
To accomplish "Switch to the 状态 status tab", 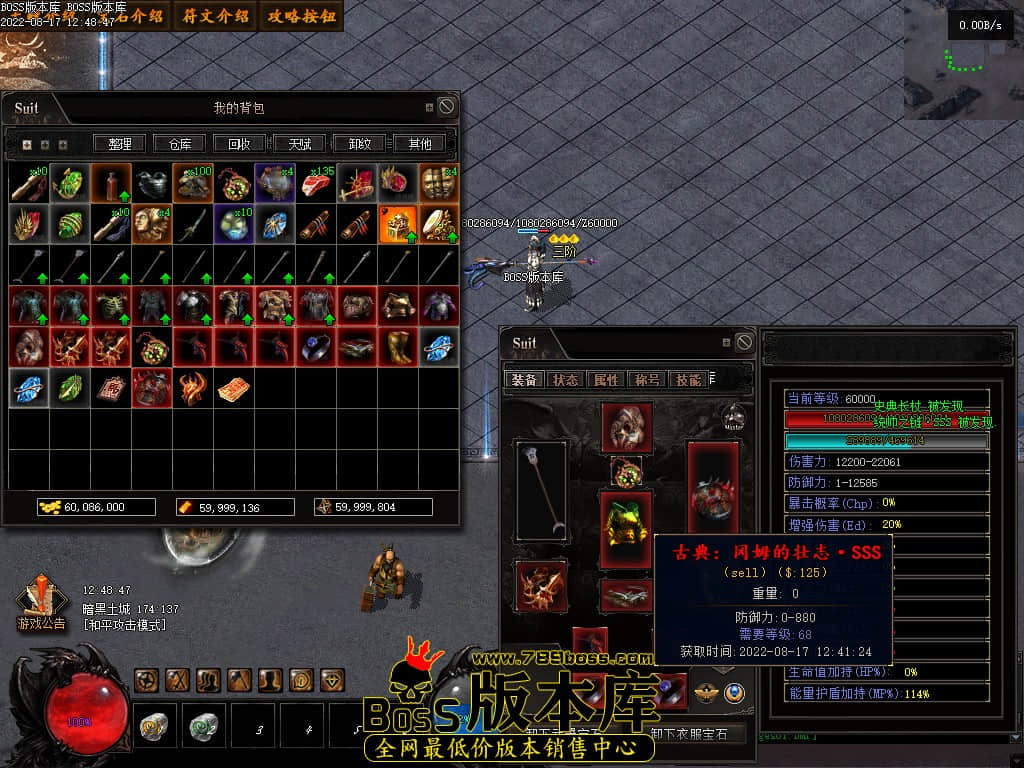I will pos(566,380).
